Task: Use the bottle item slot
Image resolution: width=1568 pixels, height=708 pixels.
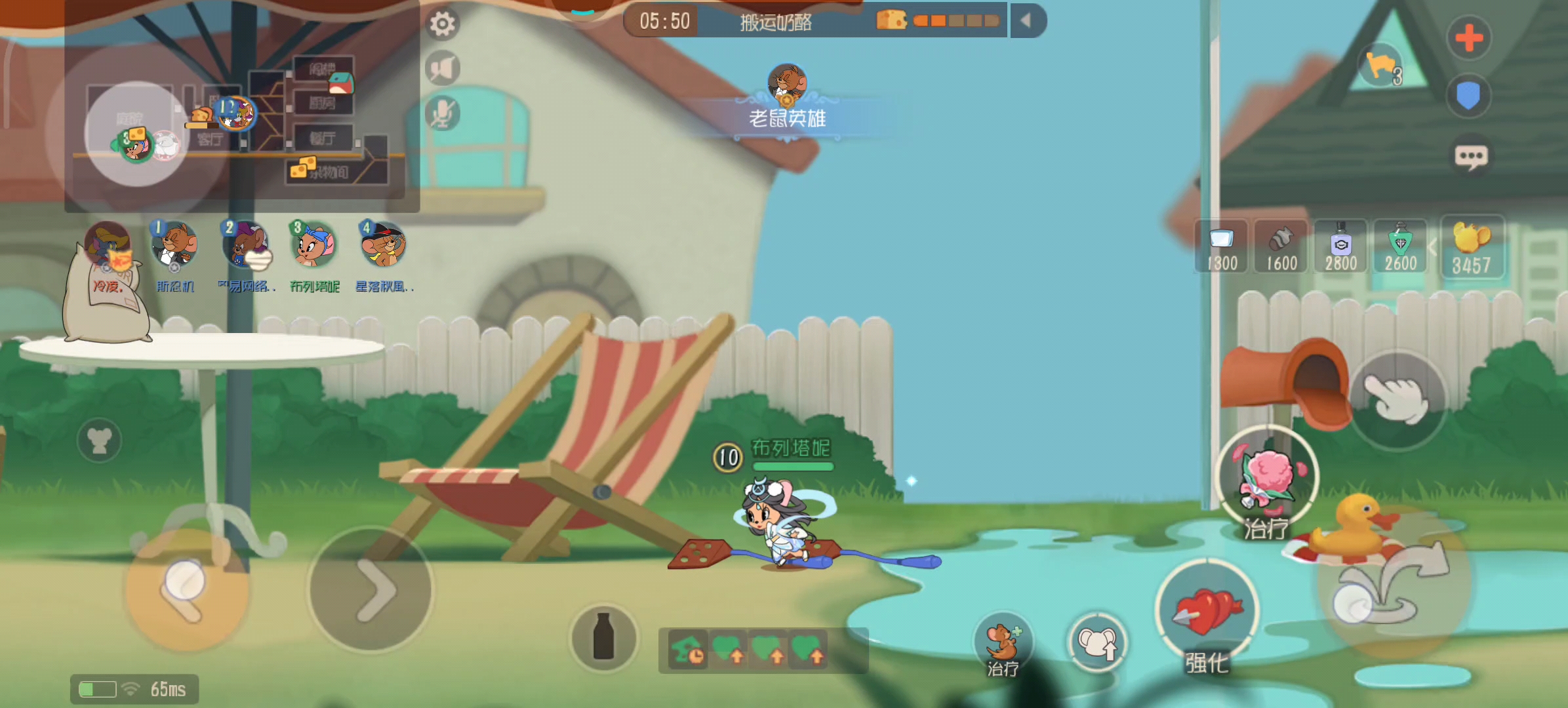Action: [x=603, y=637]
